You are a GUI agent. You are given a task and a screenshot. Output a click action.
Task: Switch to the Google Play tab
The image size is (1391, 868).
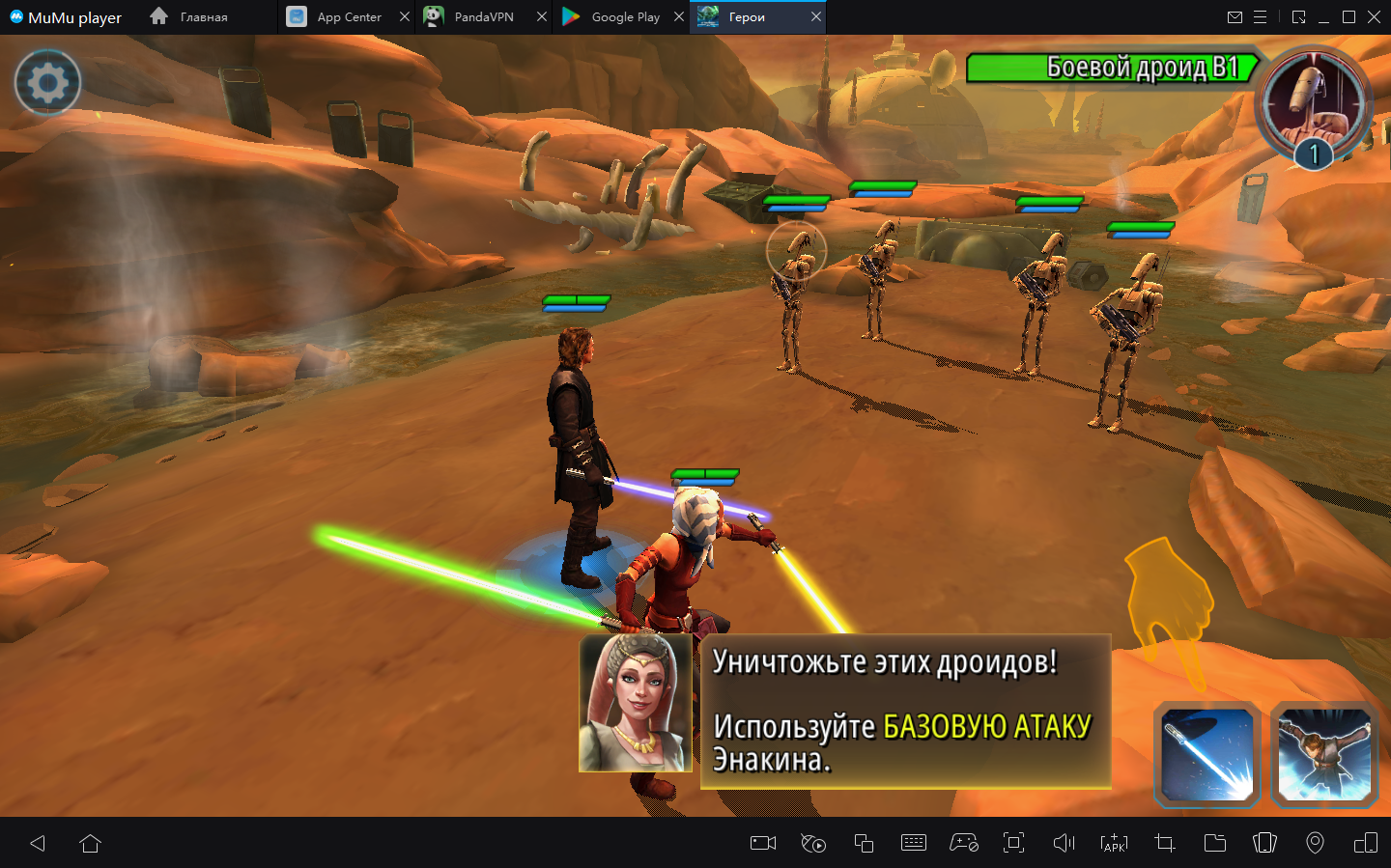click(x=623, y=17)
